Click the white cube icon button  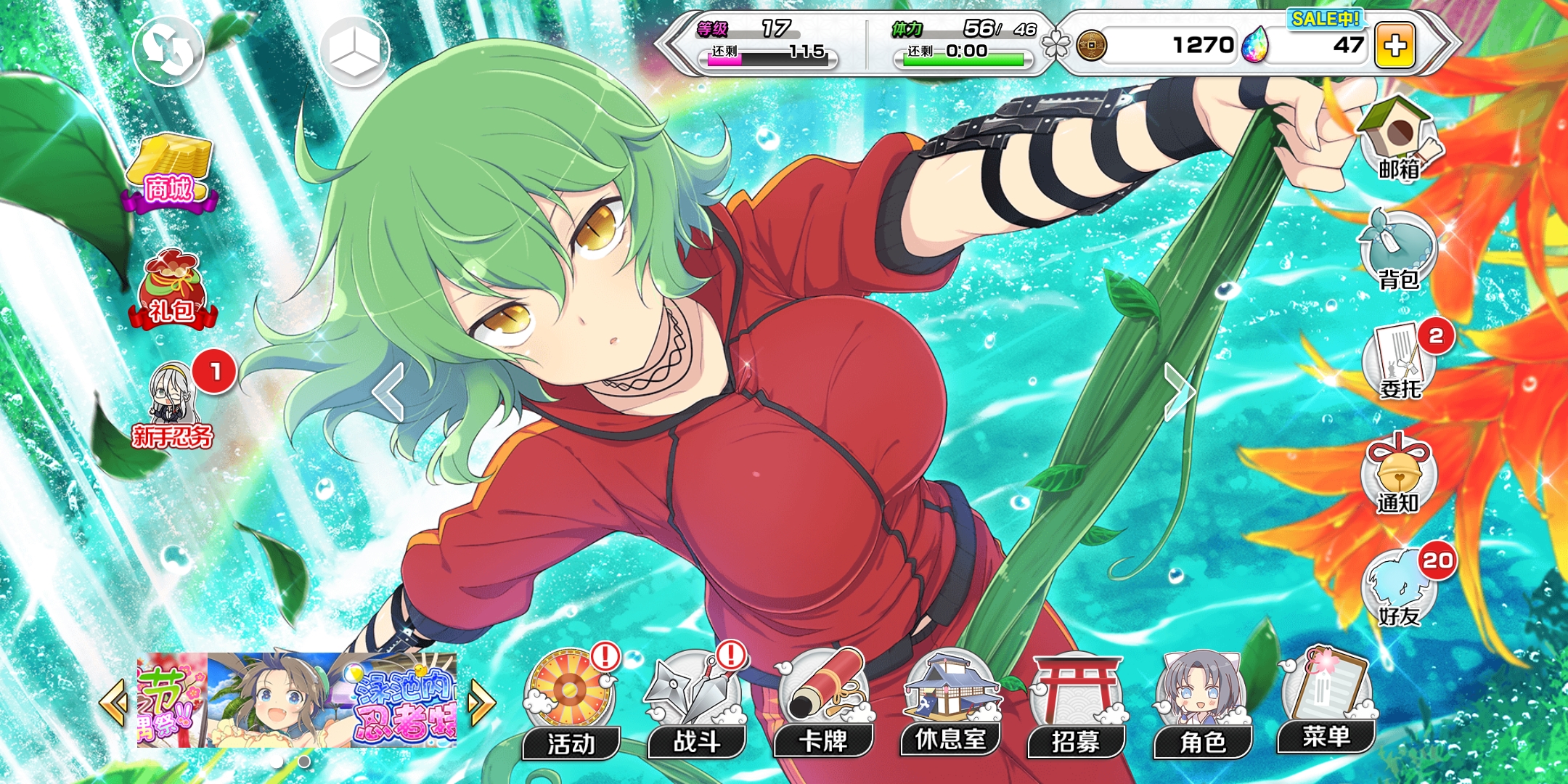[354, 51]
